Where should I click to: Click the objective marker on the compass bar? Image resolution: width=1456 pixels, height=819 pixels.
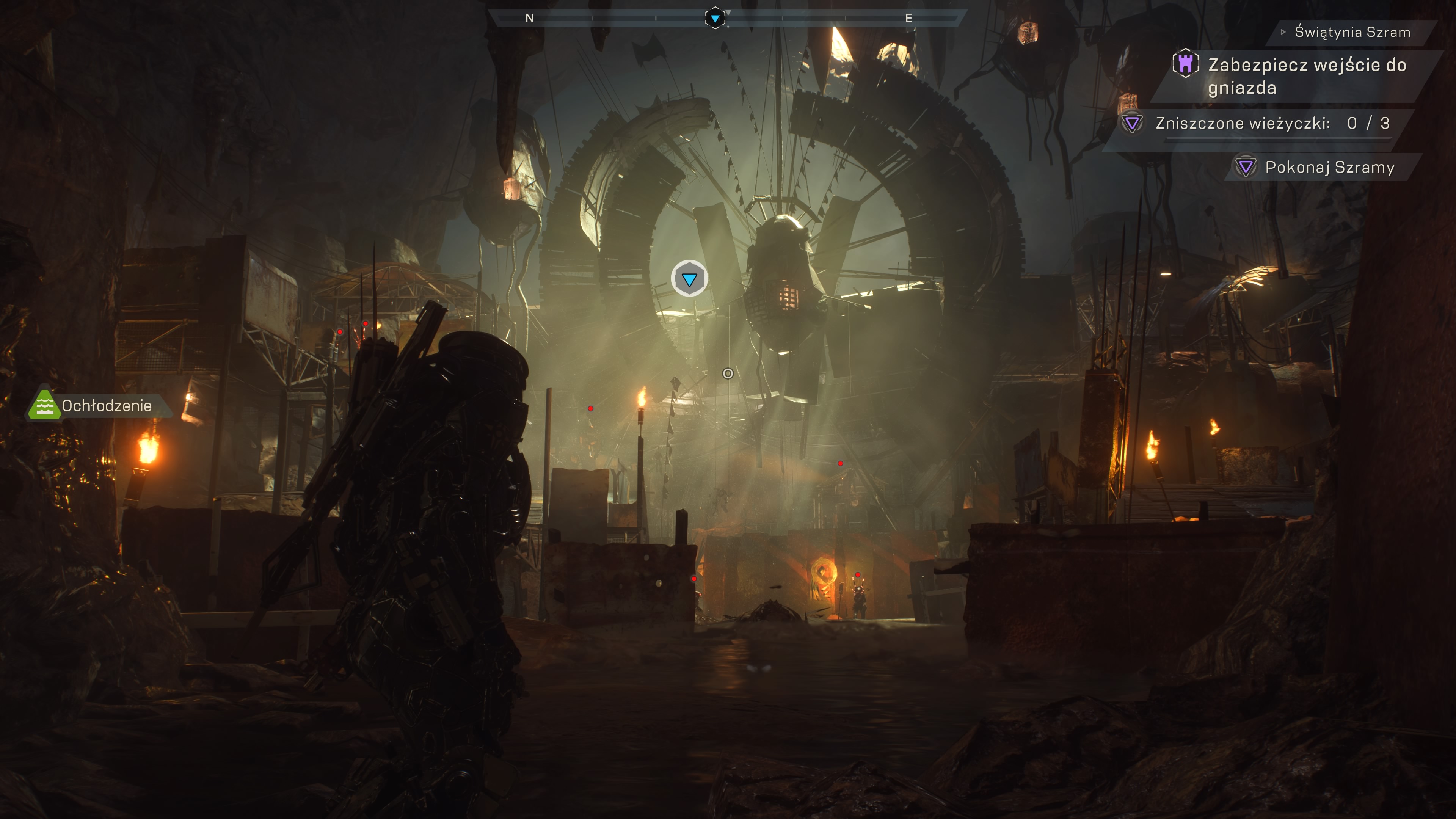click(x=715, y=18)
